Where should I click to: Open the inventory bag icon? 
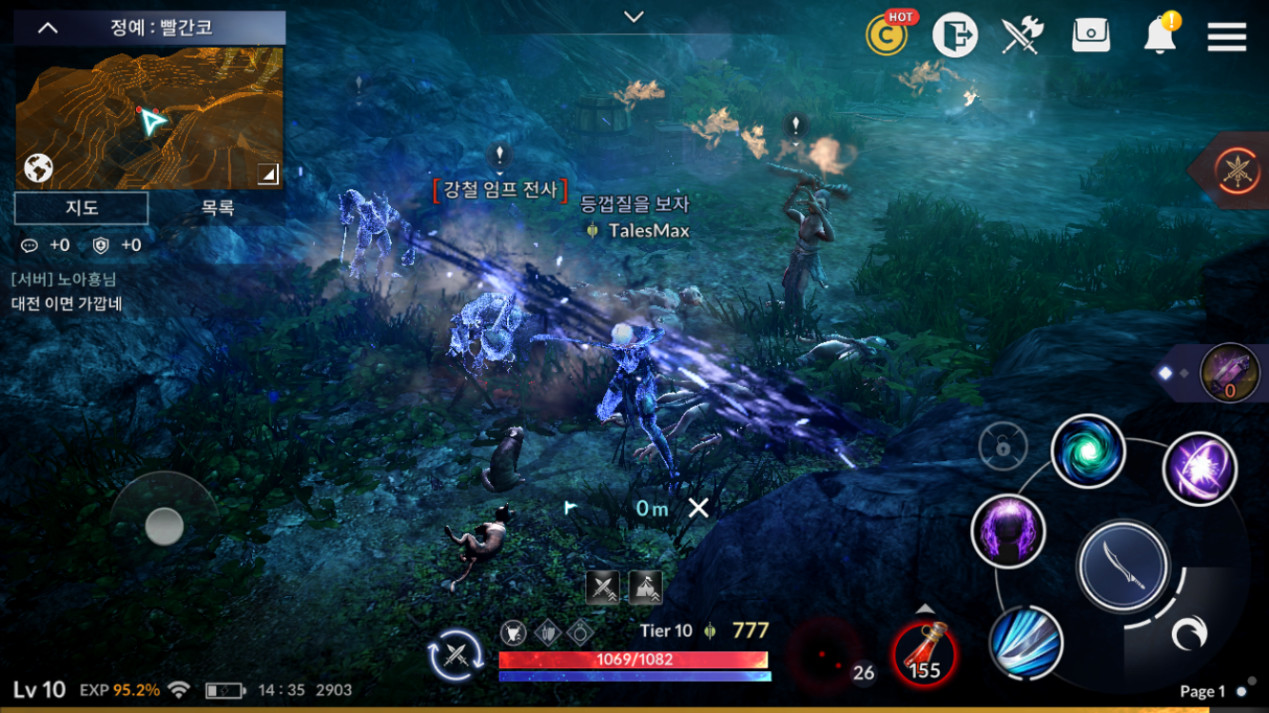1090,36
